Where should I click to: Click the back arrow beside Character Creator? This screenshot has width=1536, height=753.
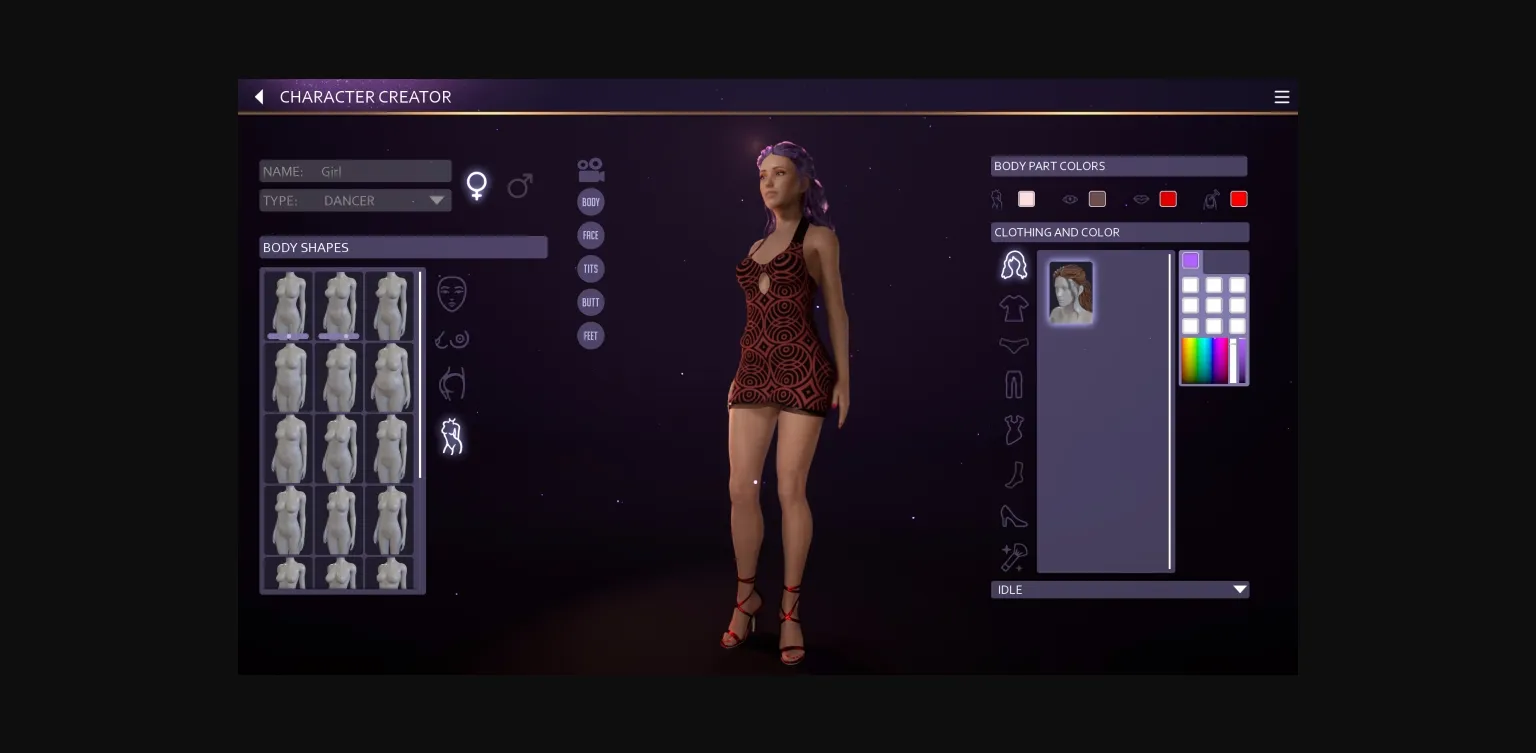[x=259, y=96]
